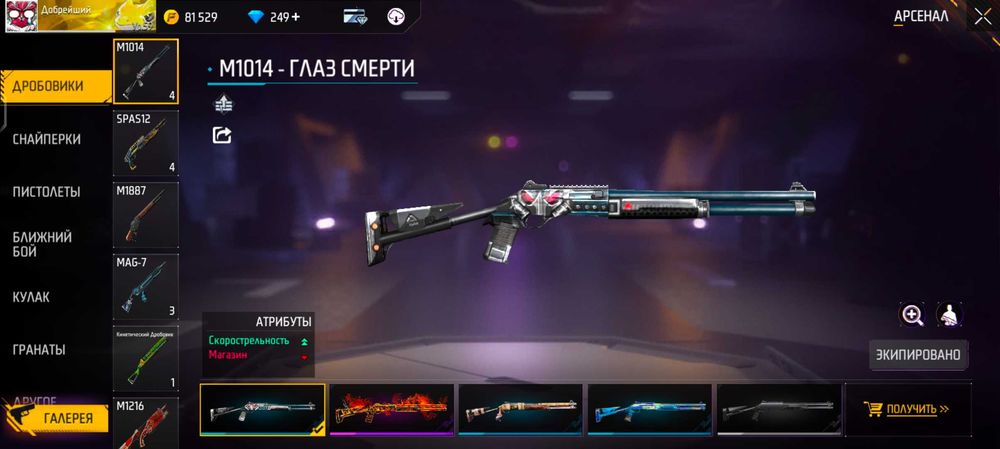The height and width of the screenshot is (449, 1000).
Task: Select the blue M1014 skin thumbnail
Action: (650, 410)
